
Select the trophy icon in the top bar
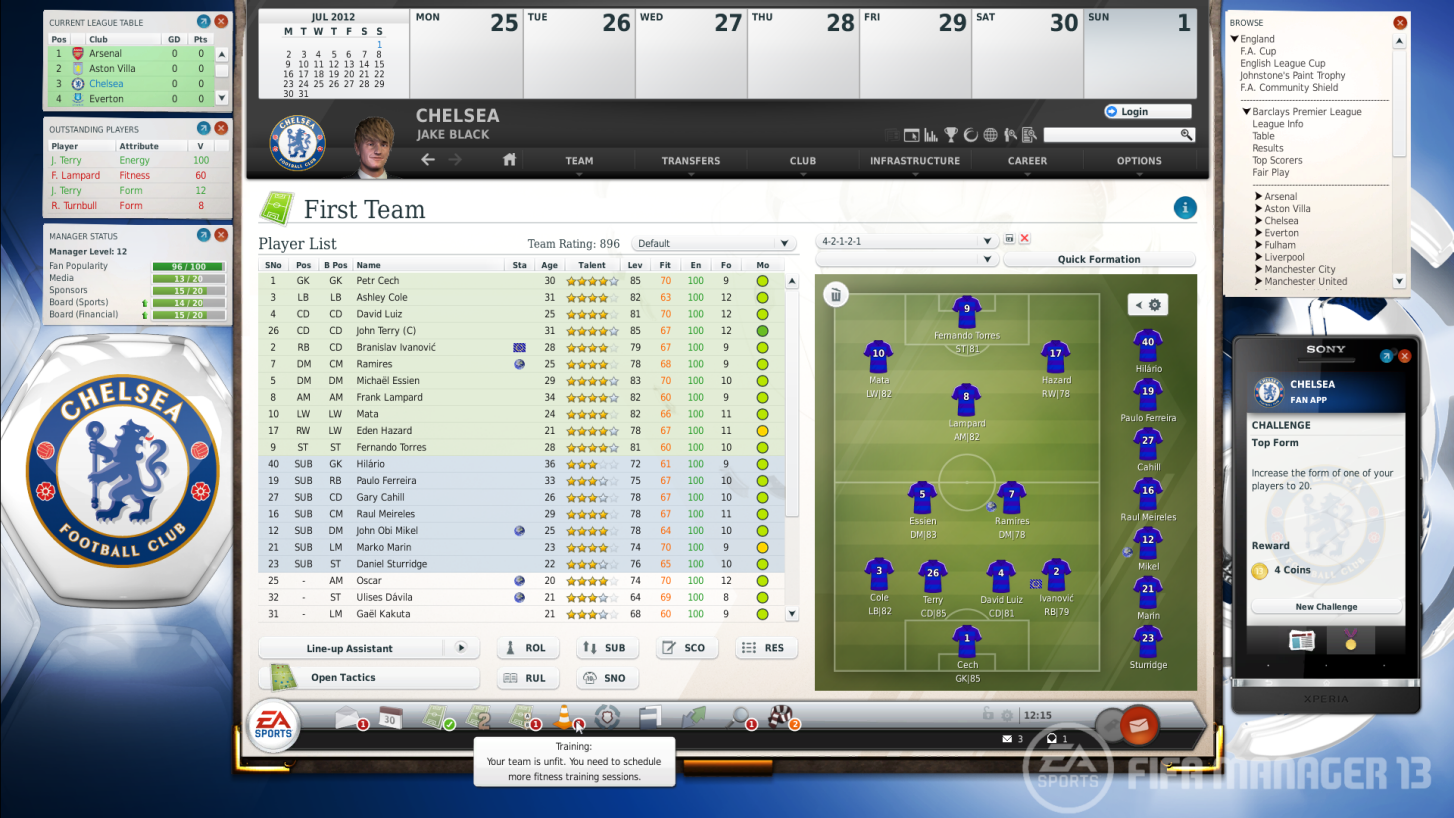pos(951,134)
